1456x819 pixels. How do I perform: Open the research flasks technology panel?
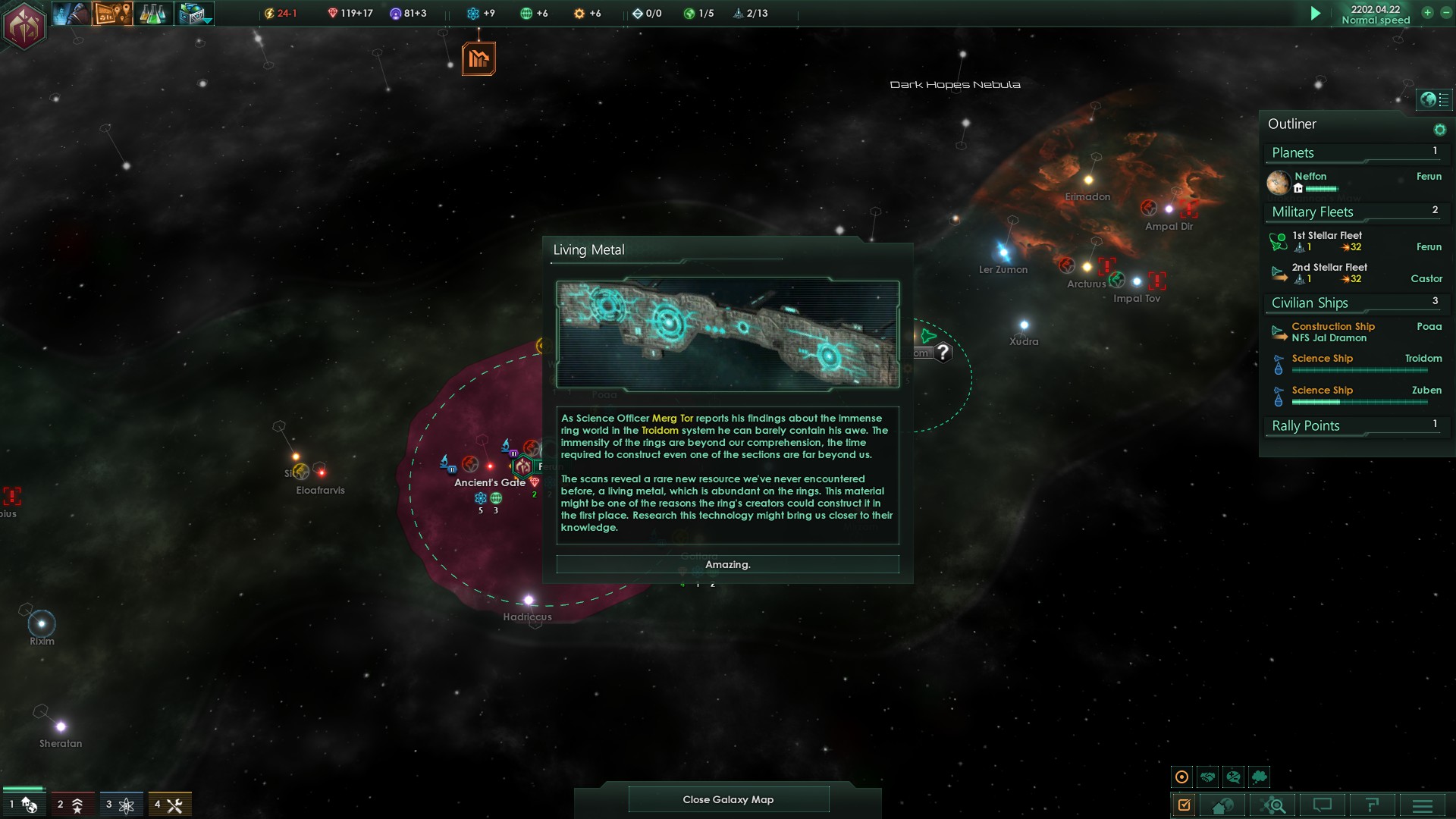[x=152, y=14]
